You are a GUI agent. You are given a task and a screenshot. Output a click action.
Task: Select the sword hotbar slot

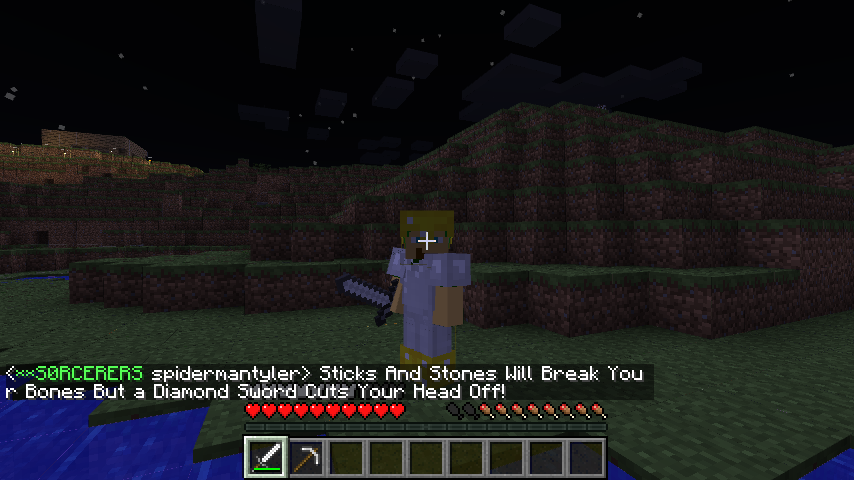pyautogui.click(x=267, y=458)
